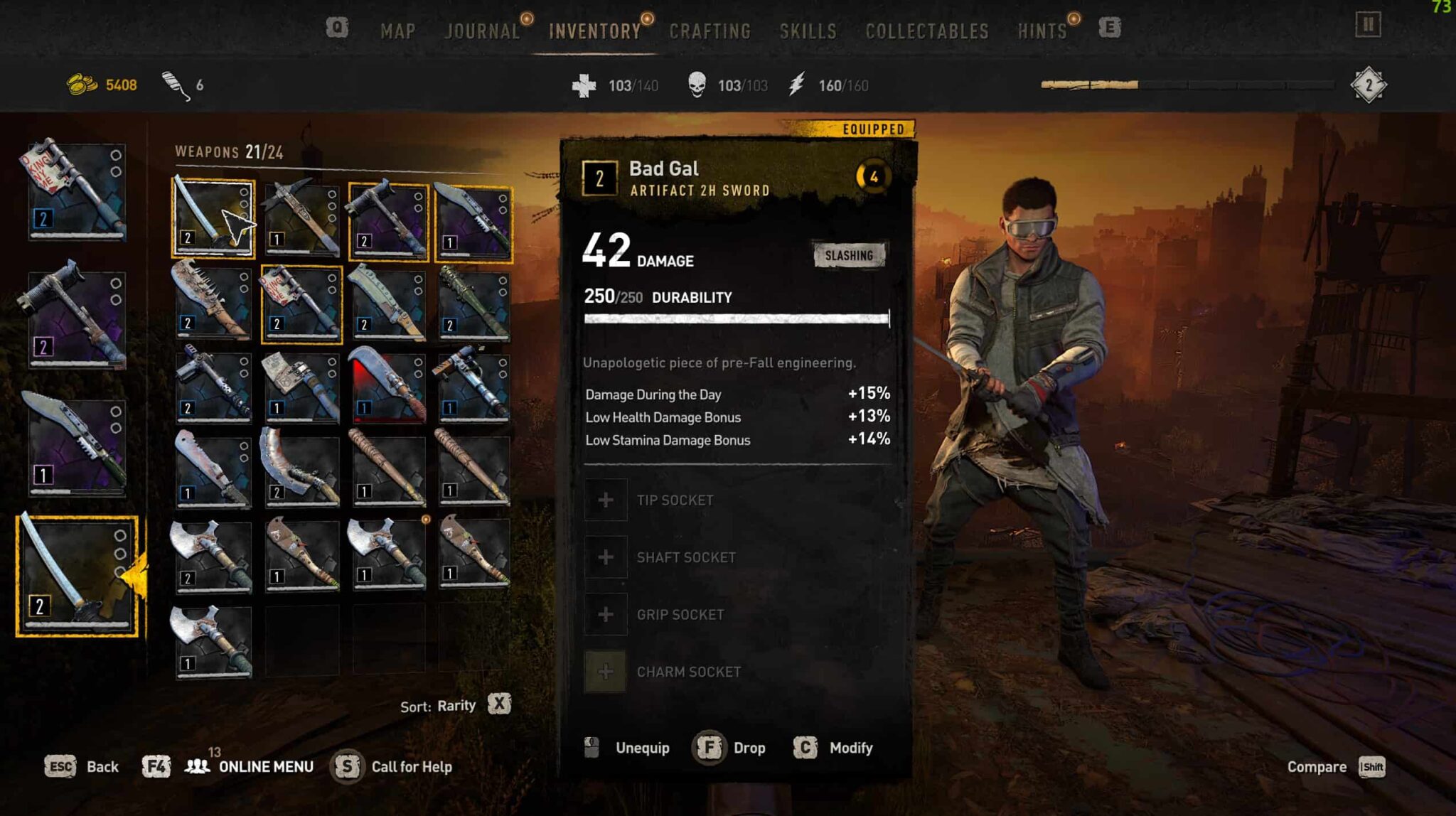Open the Map screen
This screenshot has height=816, width=1456.
398,31
